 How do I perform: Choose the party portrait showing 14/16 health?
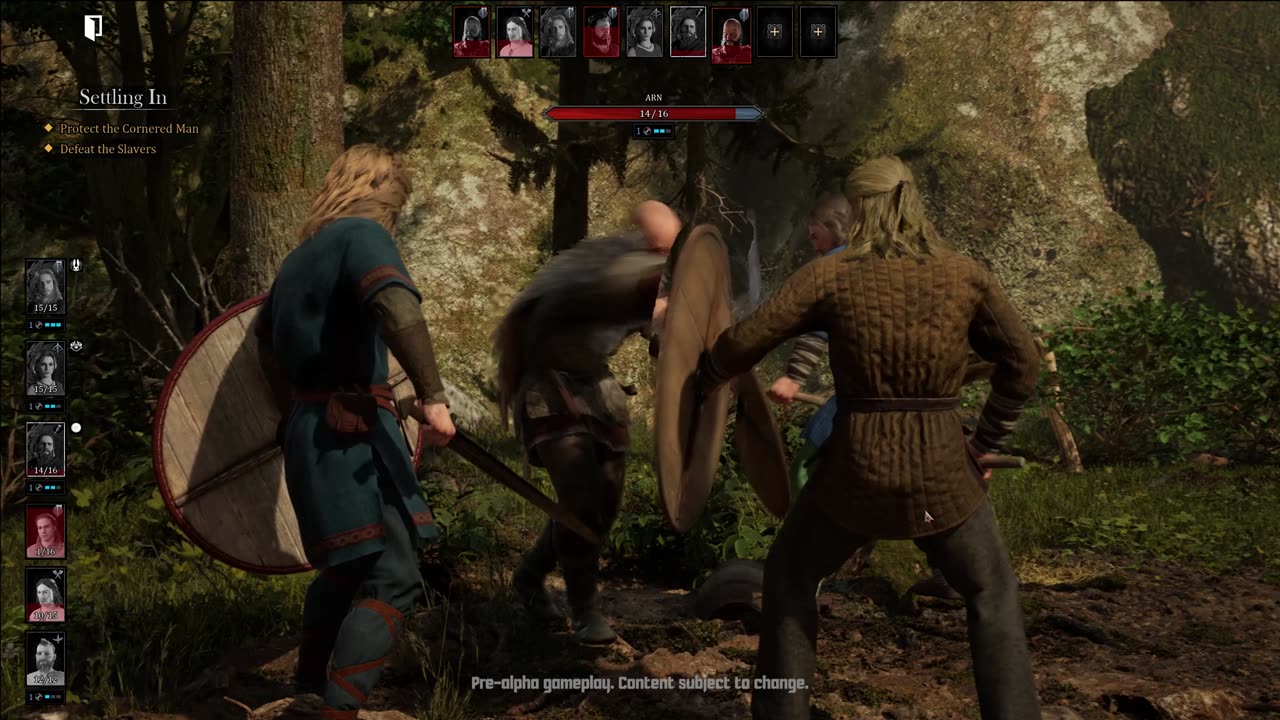[x=45, y=449]
